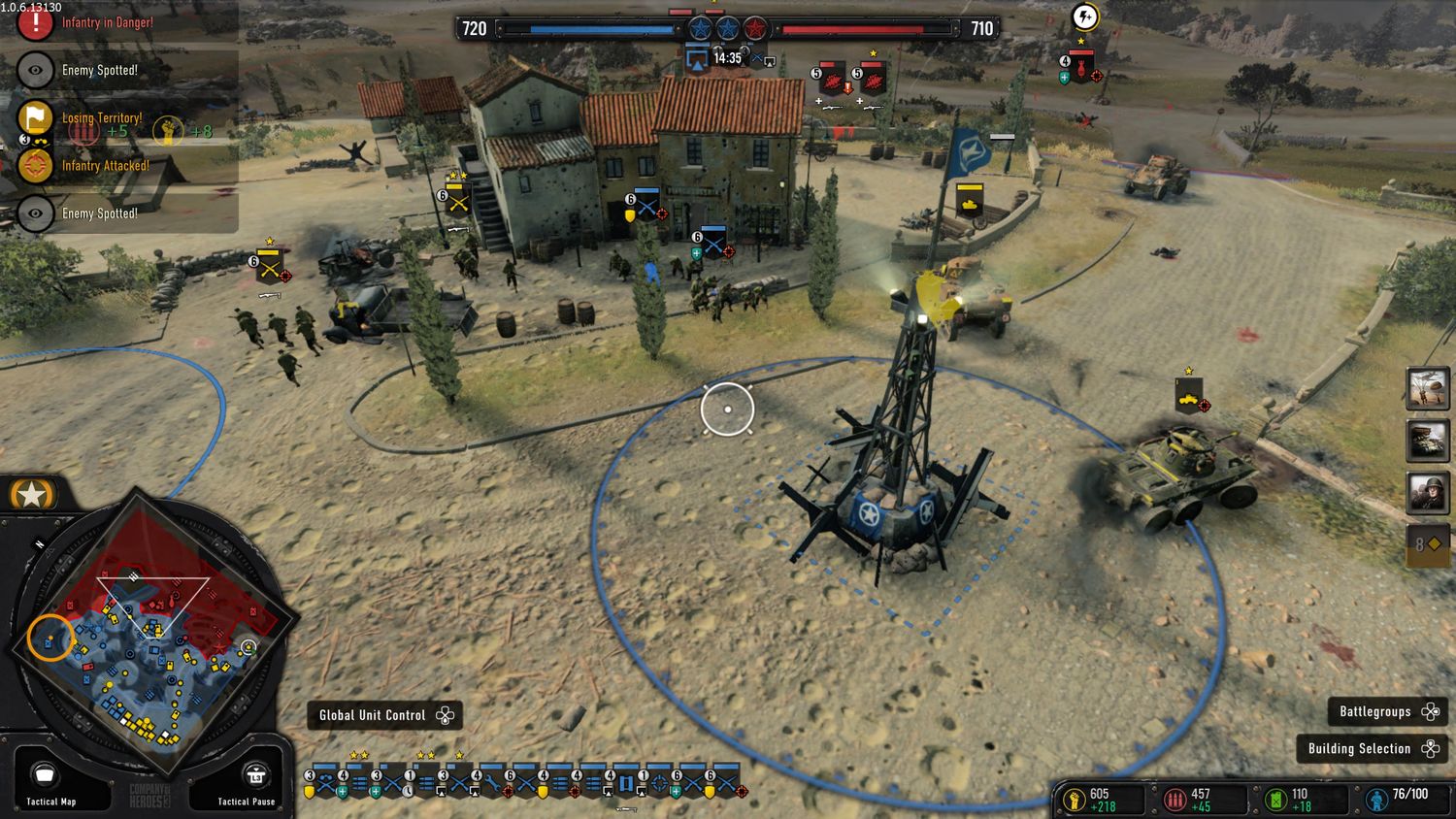
Task: Open the Battlegroups menu
Action: [x=1387, y=711]
